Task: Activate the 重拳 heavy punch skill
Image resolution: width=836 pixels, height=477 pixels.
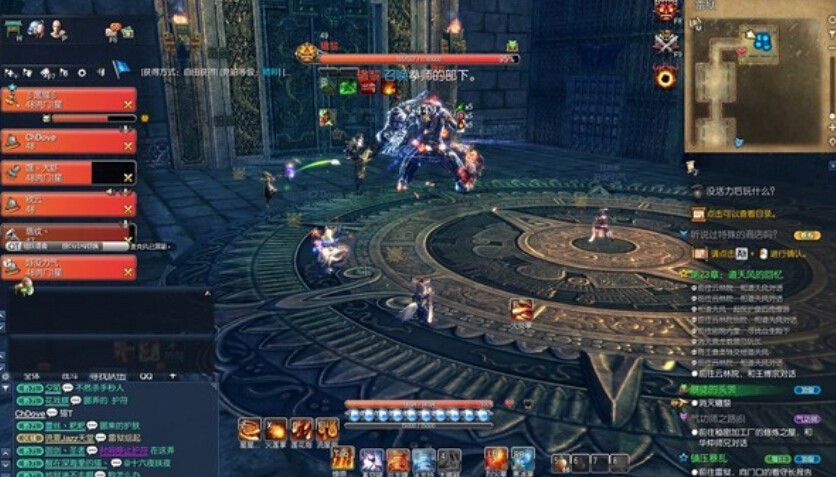Action: (248, 431)
